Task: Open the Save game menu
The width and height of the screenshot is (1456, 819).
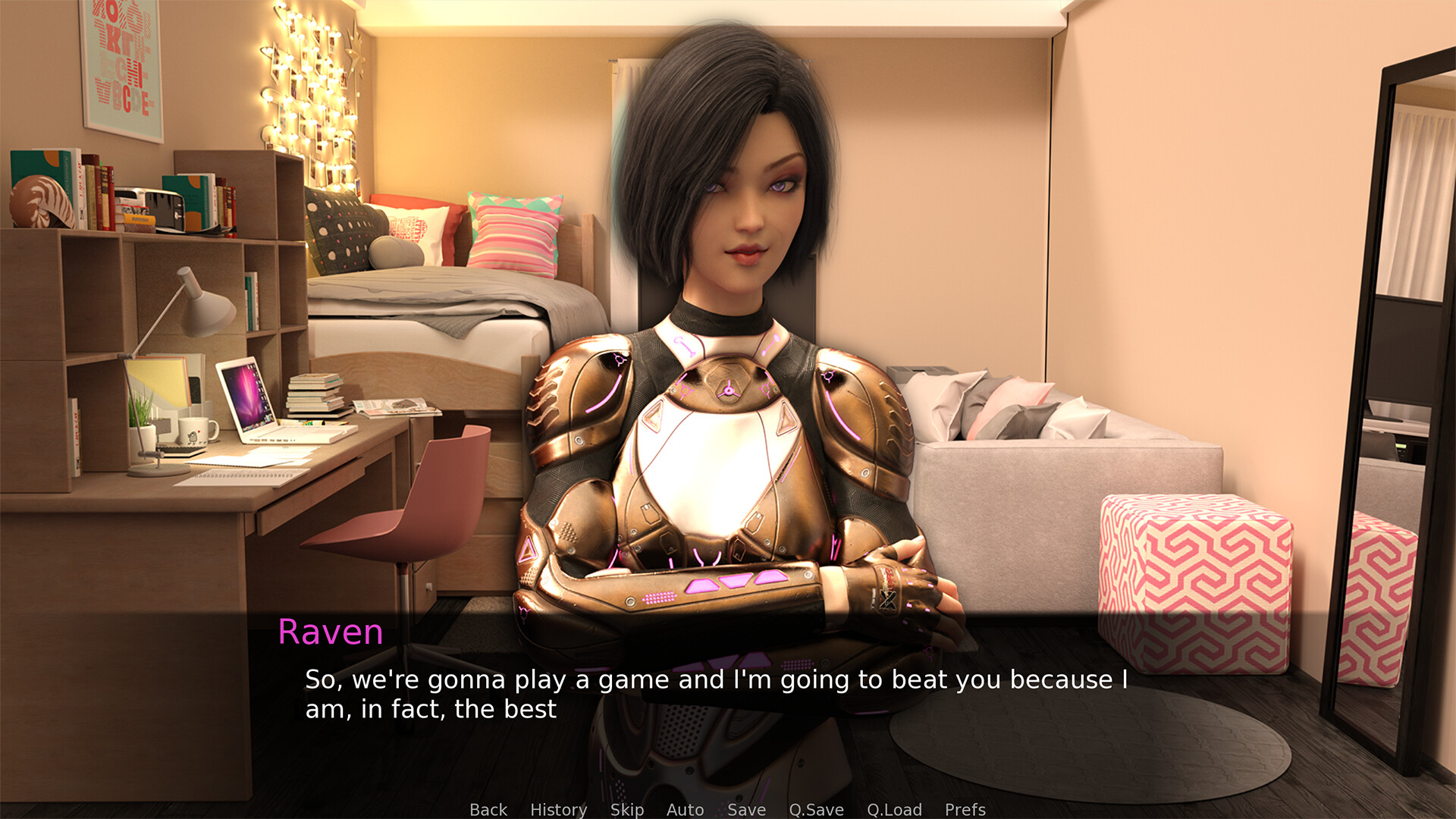Action: coord(746,809)
